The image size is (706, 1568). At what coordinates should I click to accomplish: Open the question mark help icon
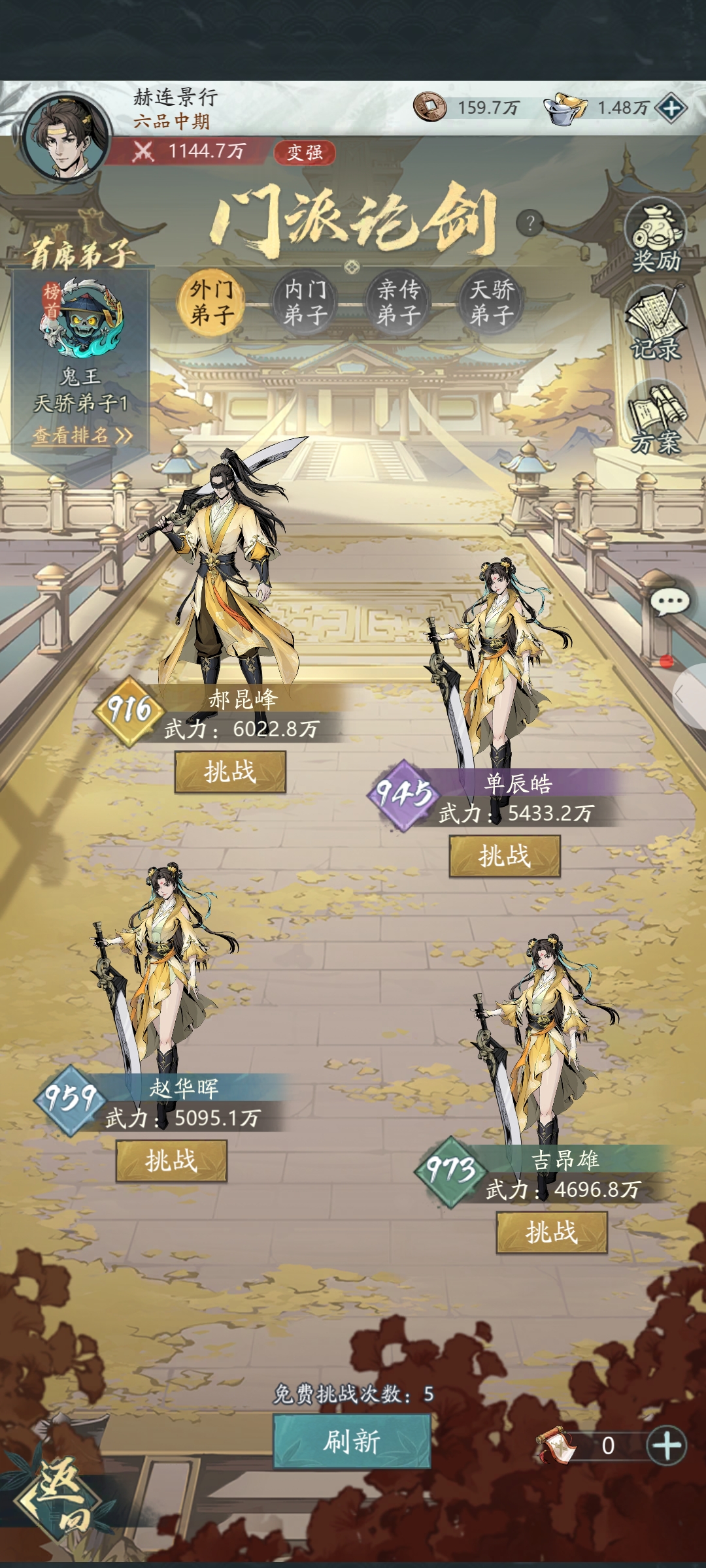click(x=530, y=223)
